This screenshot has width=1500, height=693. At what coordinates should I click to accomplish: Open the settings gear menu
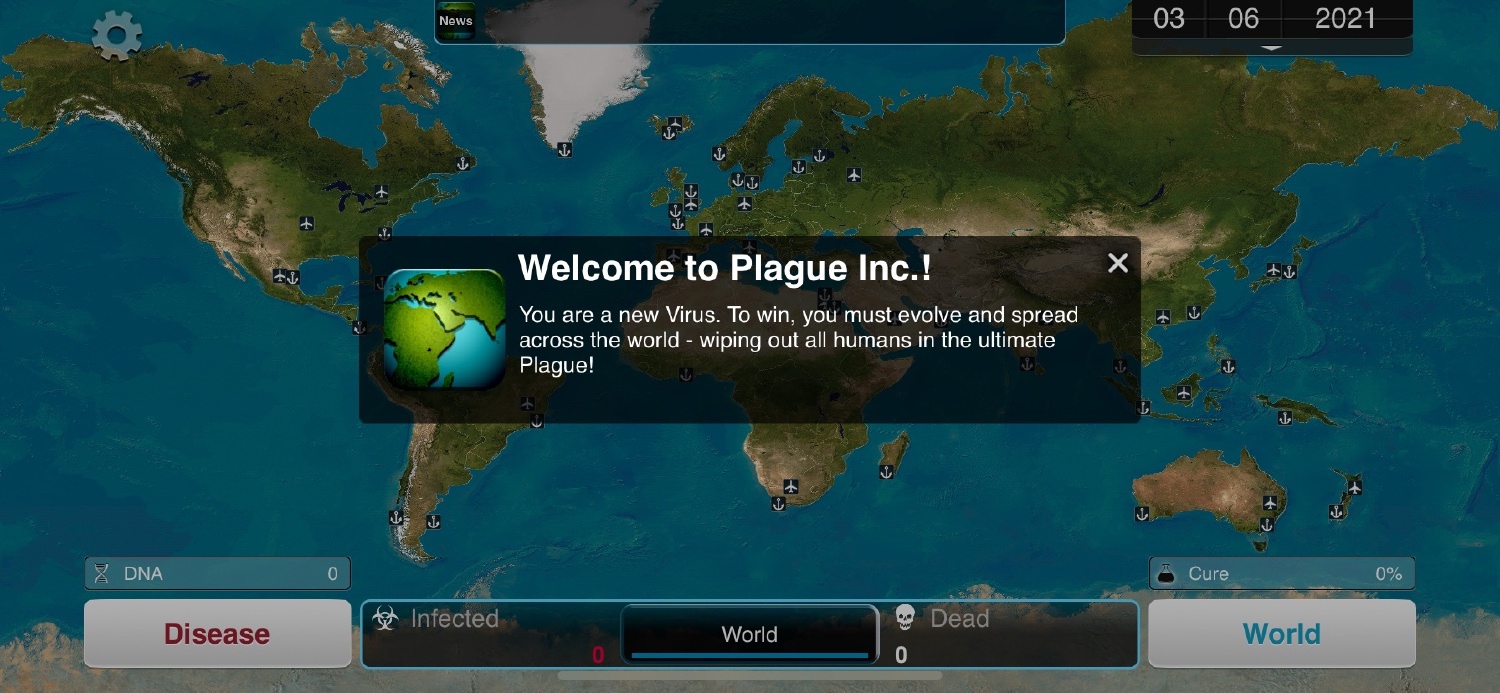117,37
